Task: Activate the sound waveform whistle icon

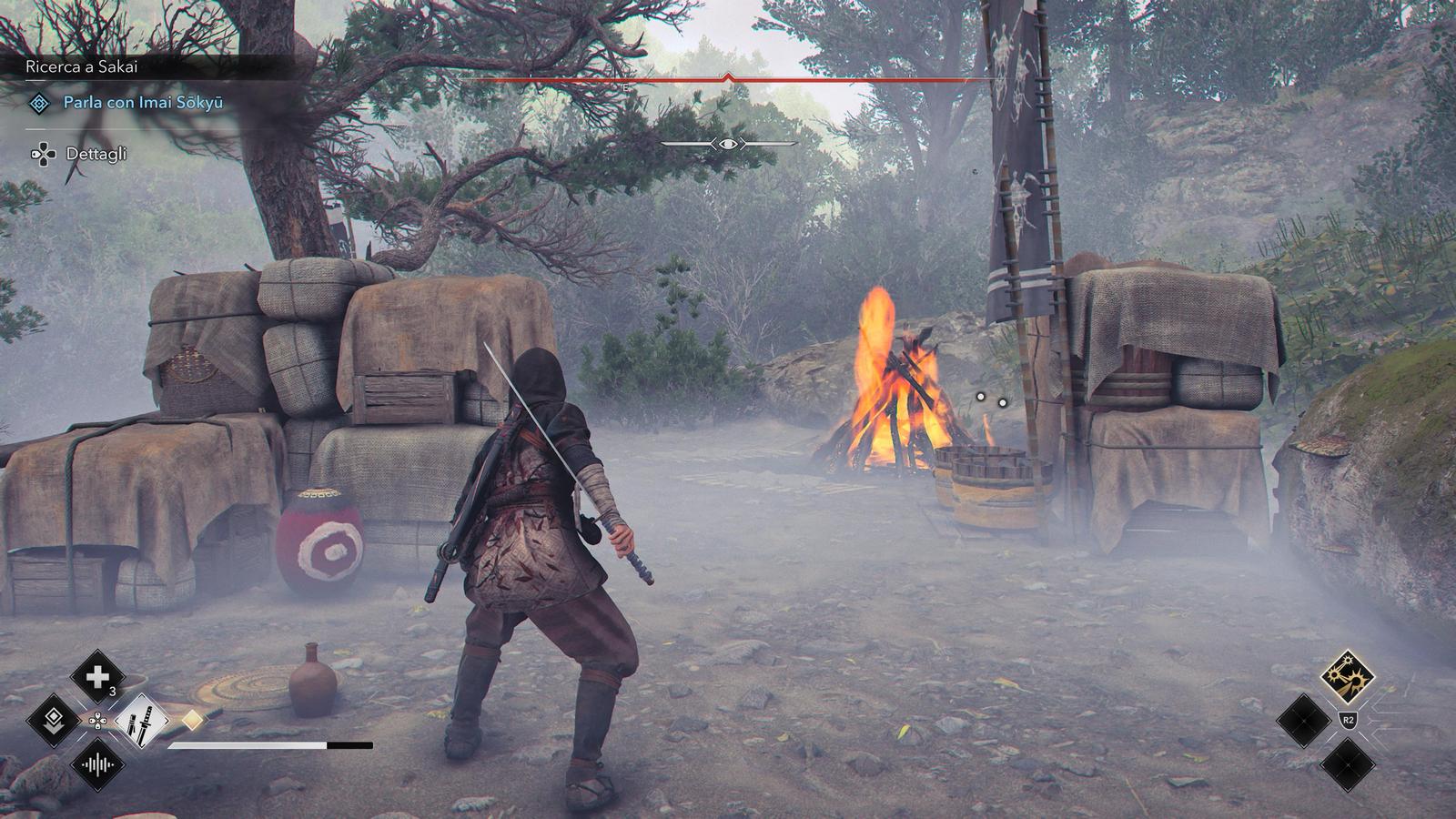Action: click(97, 764)
